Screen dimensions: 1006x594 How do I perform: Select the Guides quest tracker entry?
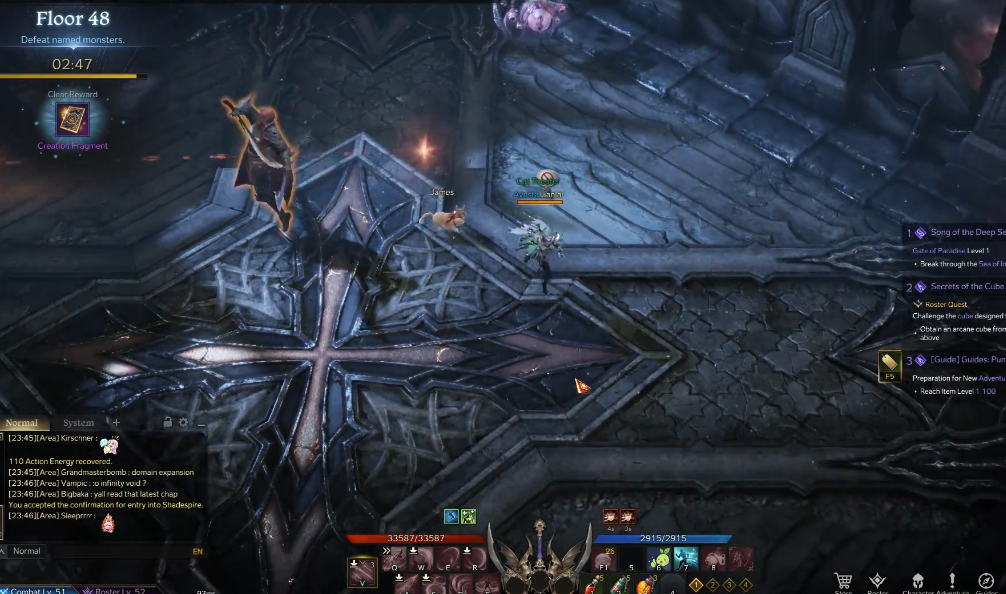point(966,359)
